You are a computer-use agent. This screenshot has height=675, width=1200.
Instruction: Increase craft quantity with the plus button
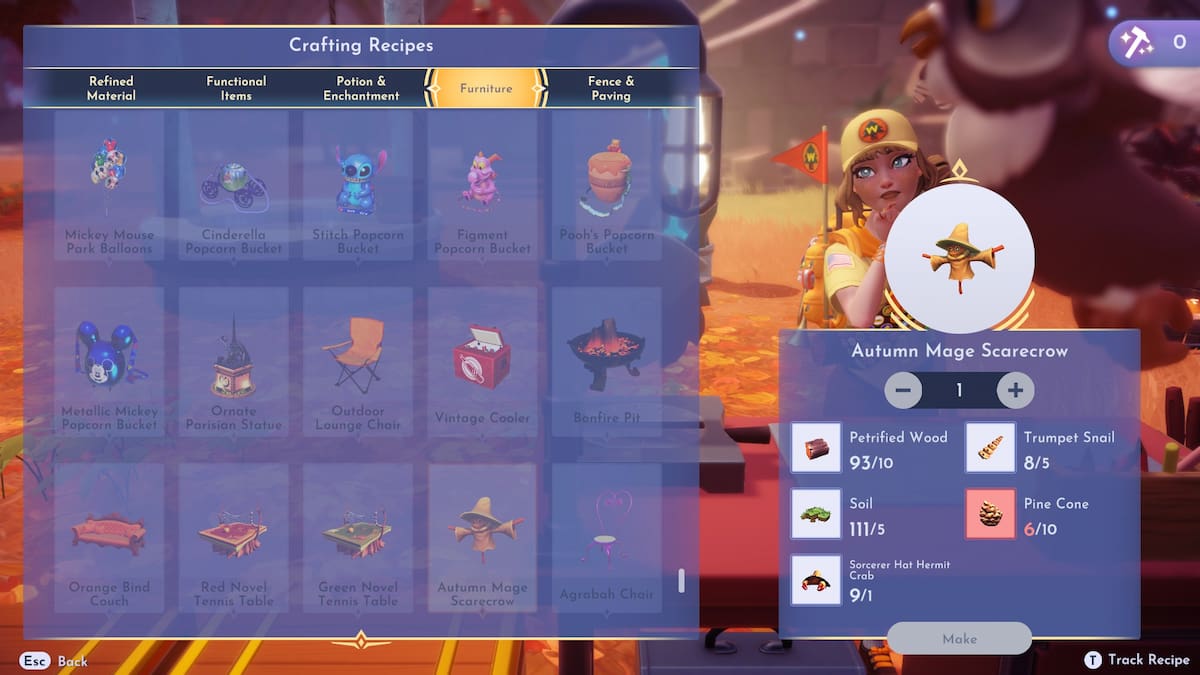click(1015, 390)
